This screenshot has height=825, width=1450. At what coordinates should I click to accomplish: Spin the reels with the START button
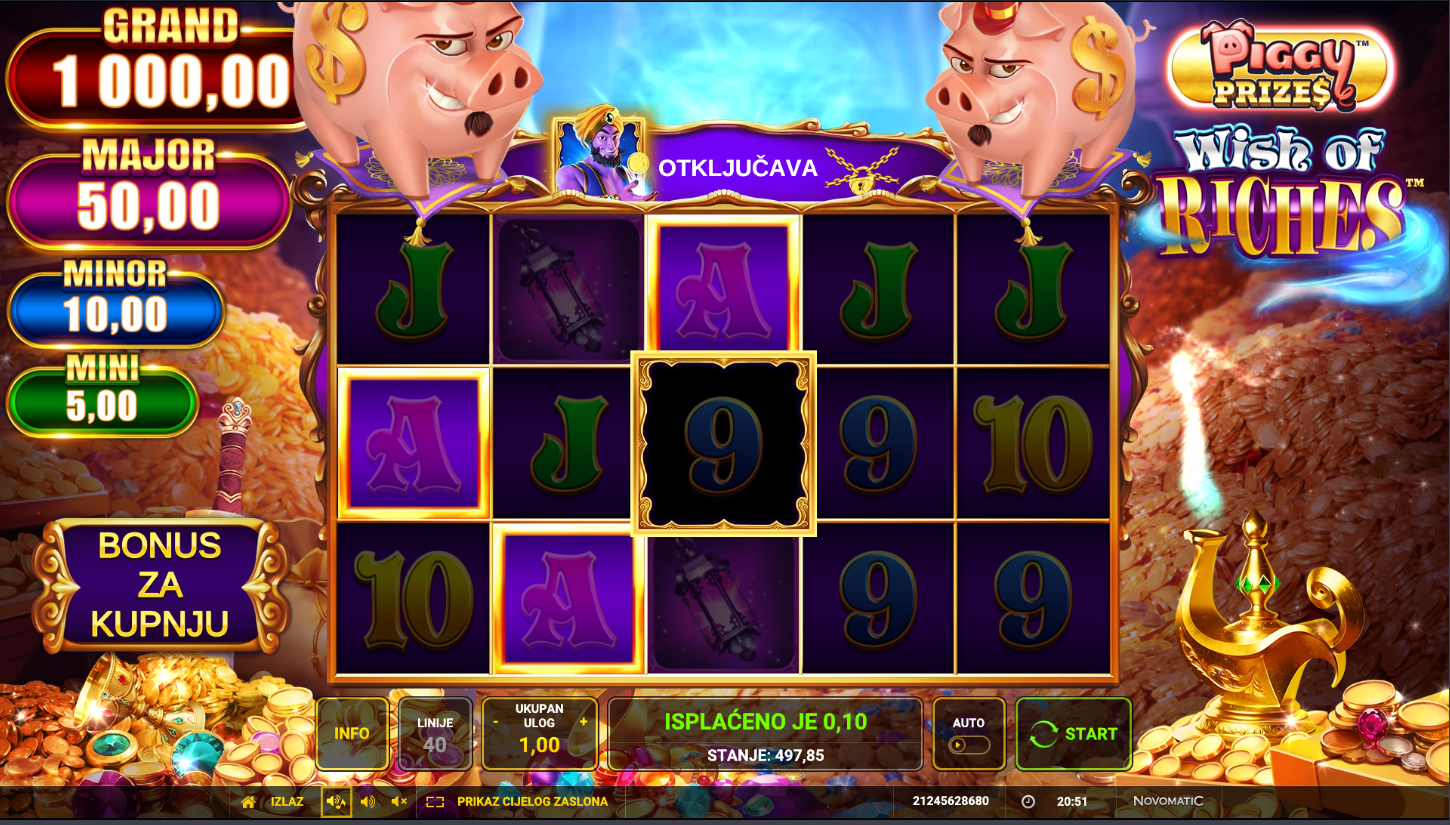[x=1074, y=734]
